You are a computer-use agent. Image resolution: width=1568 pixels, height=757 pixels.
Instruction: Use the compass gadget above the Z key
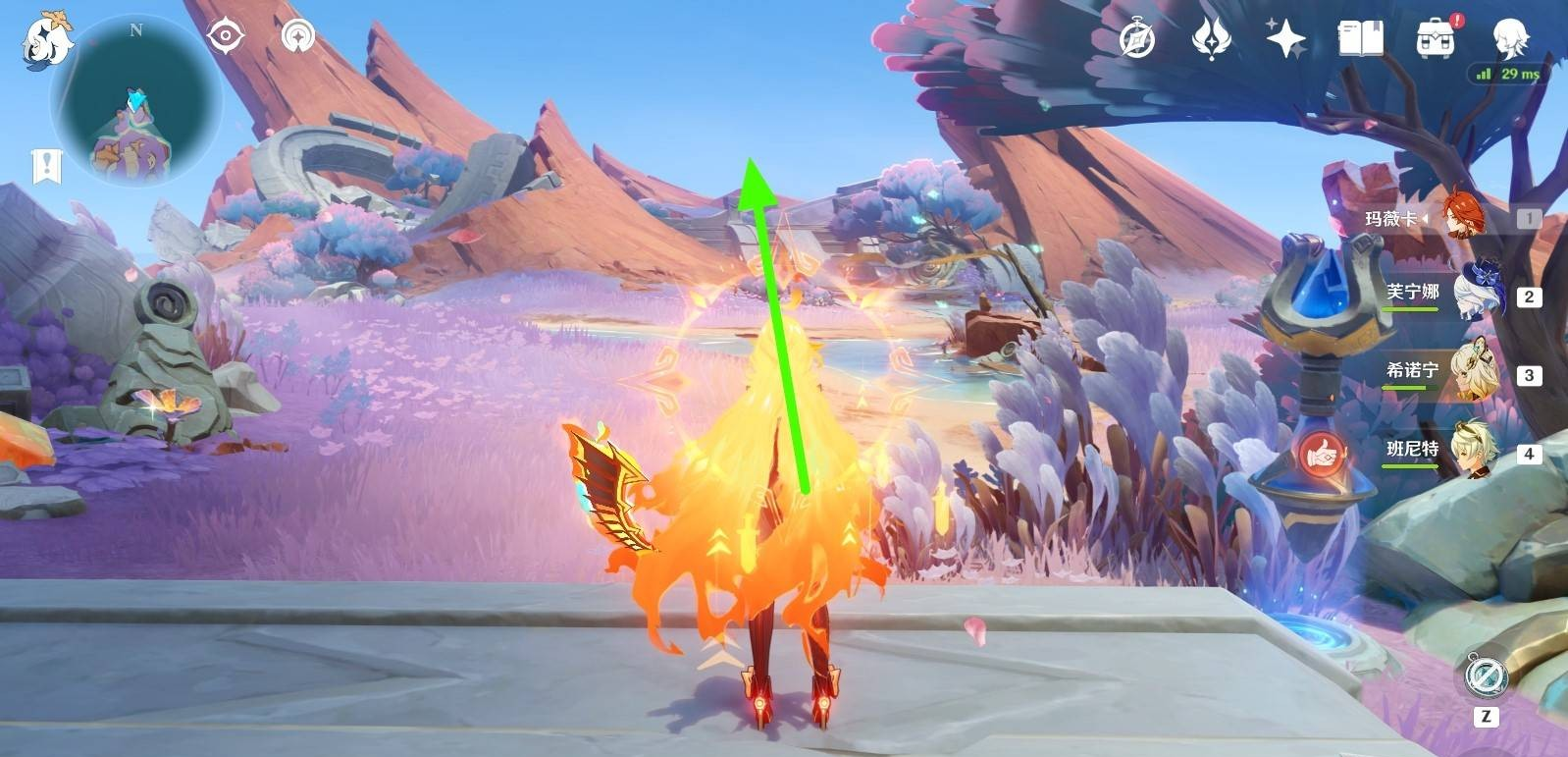tap(1486, 676)
